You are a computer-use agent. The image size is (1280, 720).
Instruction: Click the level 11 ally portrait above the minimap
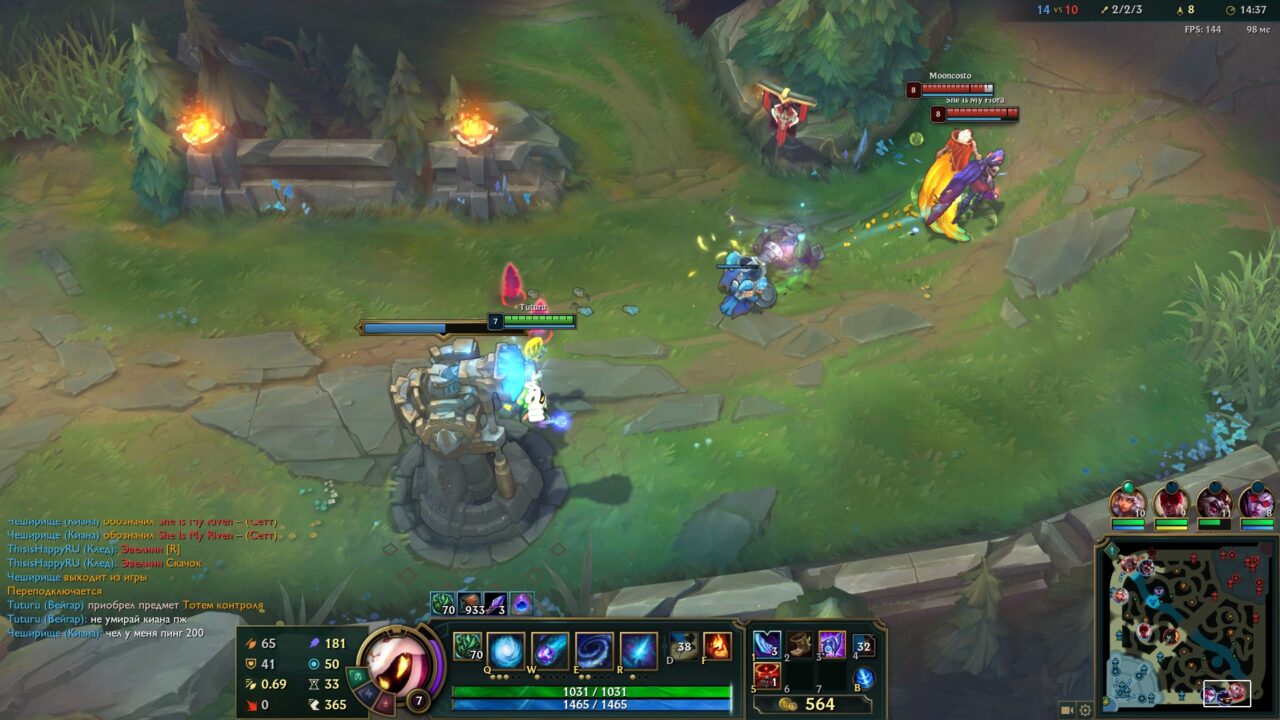coord(1217,501)
